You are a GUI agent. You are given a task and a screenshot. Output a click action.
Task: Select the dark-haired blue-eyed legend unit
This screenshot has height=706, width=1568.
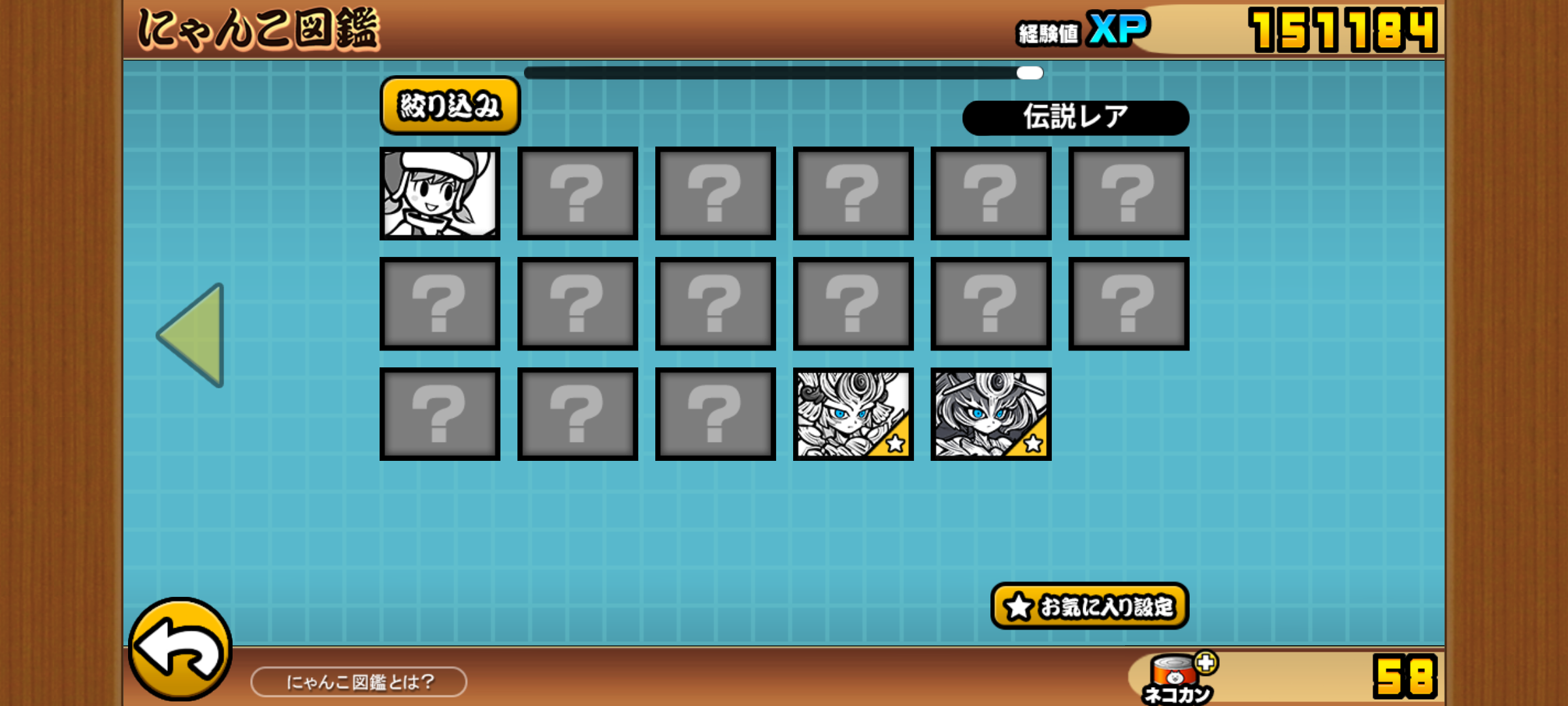(990, 414)
